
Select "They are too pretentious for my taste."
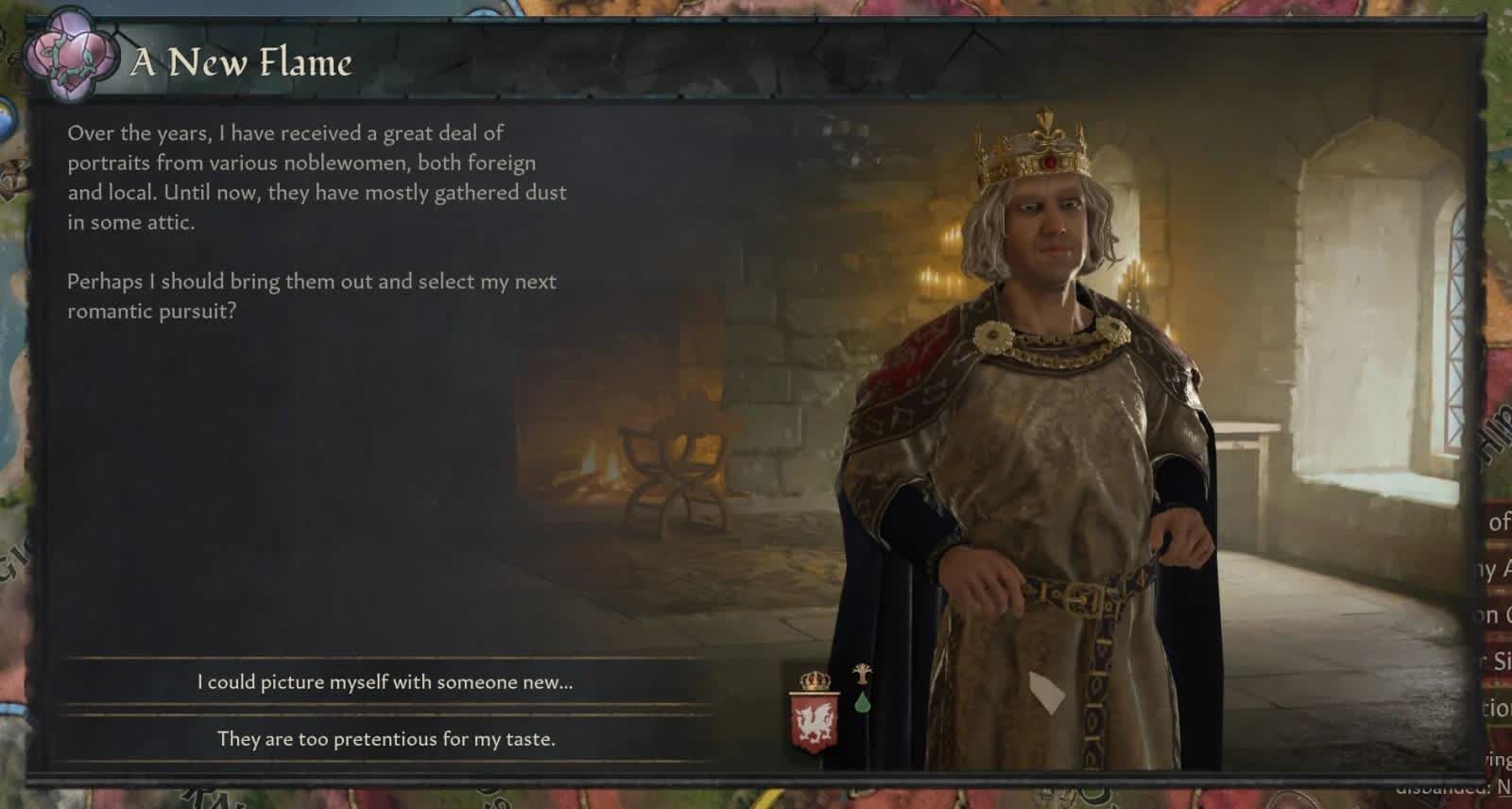385,739
